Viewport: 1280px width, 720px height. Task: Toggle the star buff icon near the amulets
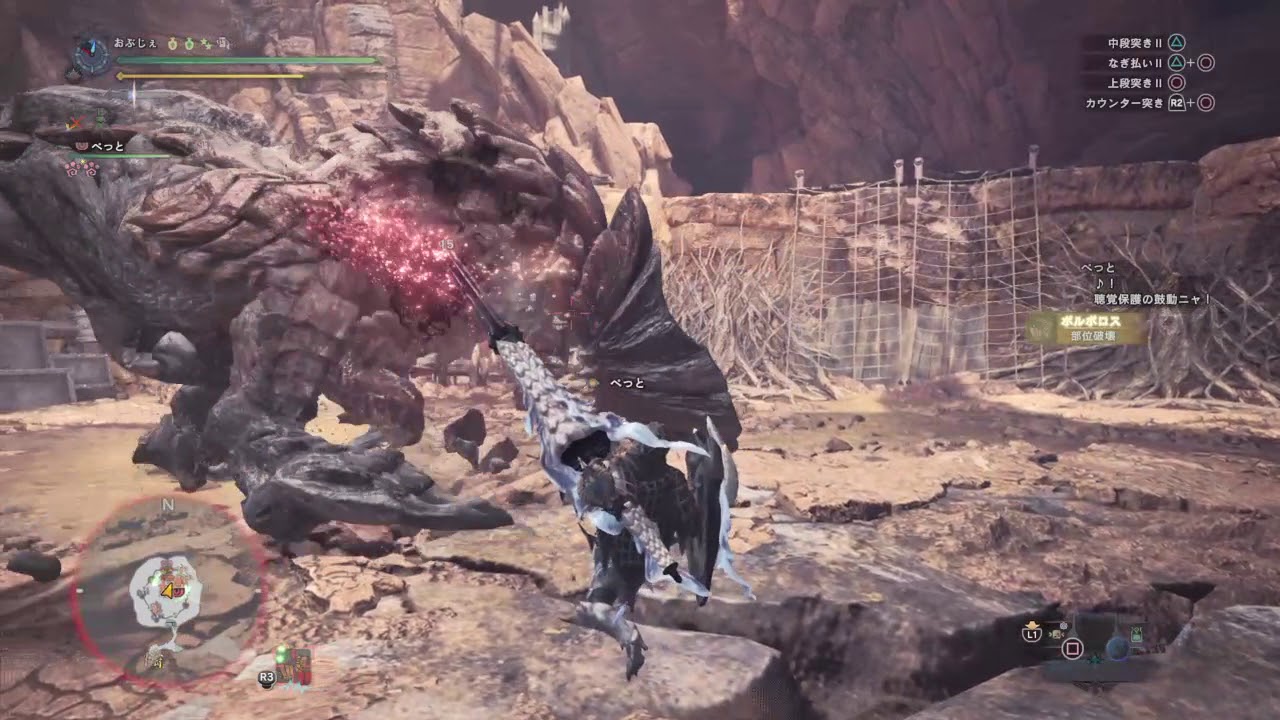205,44
